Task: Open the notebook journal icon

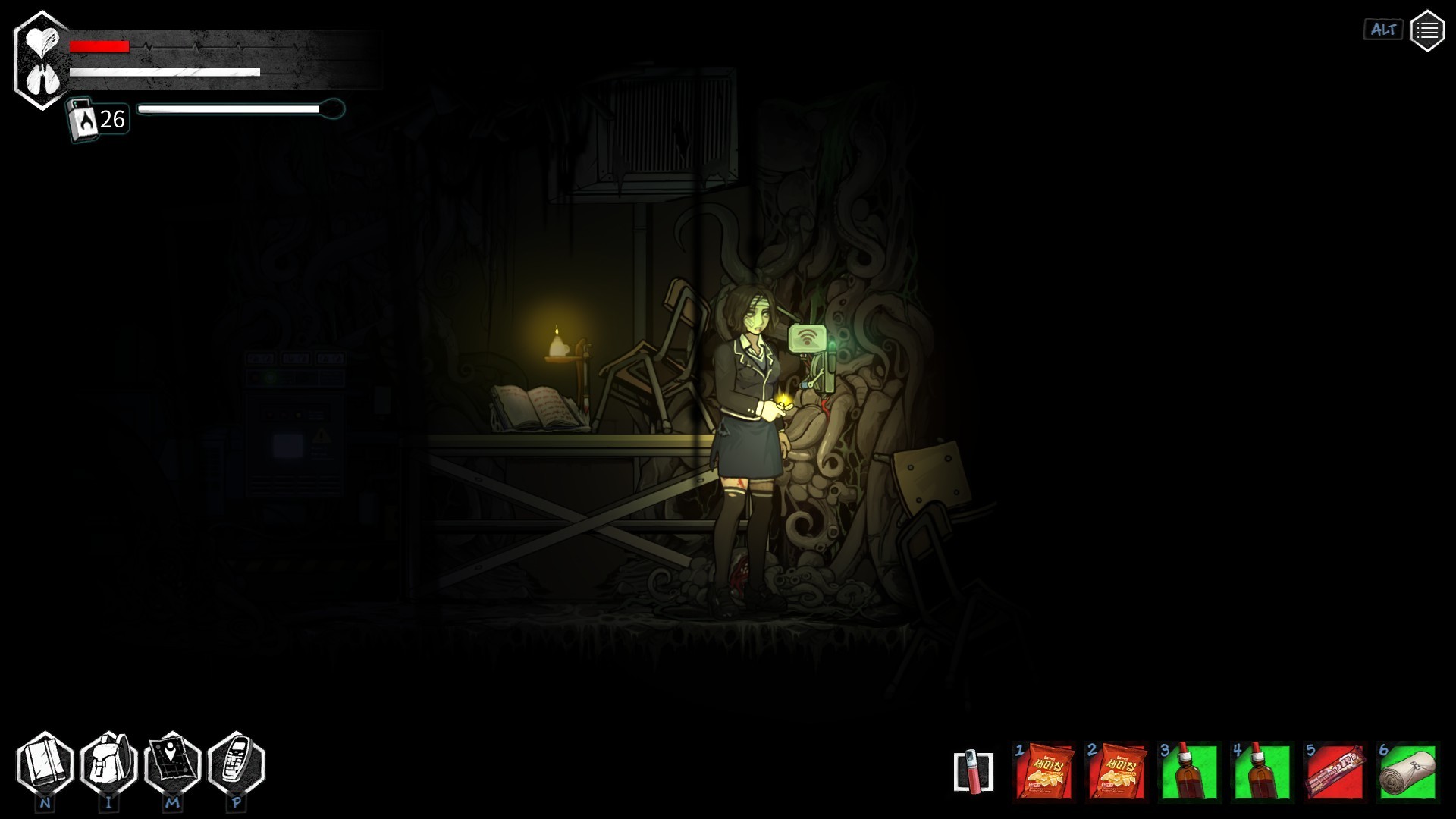Action: (45, 763)
